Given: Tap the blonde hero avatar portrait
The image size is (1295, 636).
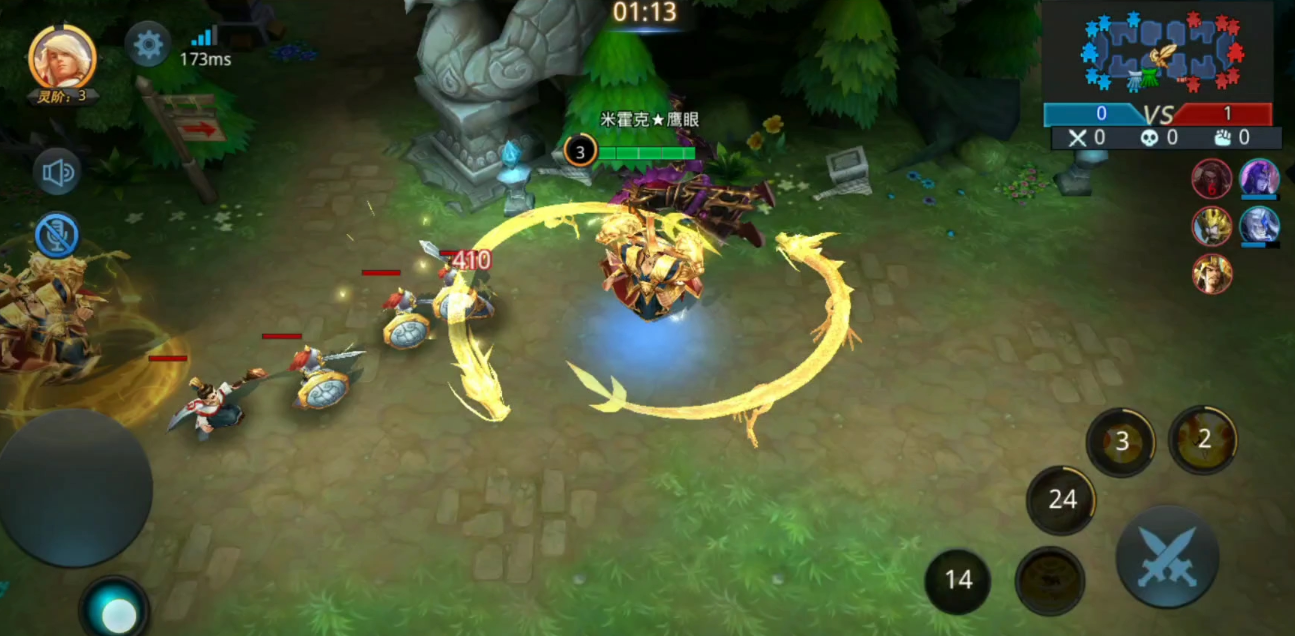Looking at the screenshot, I should (62, 57).
